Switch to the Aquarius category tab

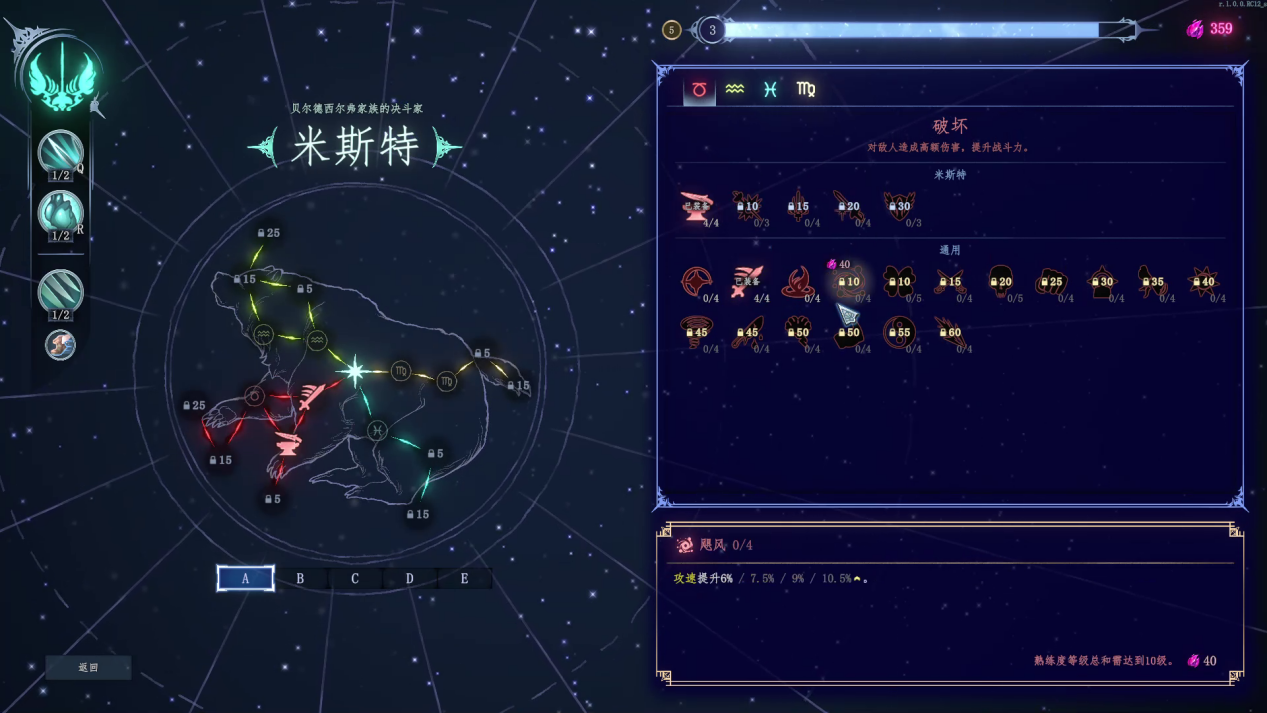pyautogui.click(x=735, y=90)
